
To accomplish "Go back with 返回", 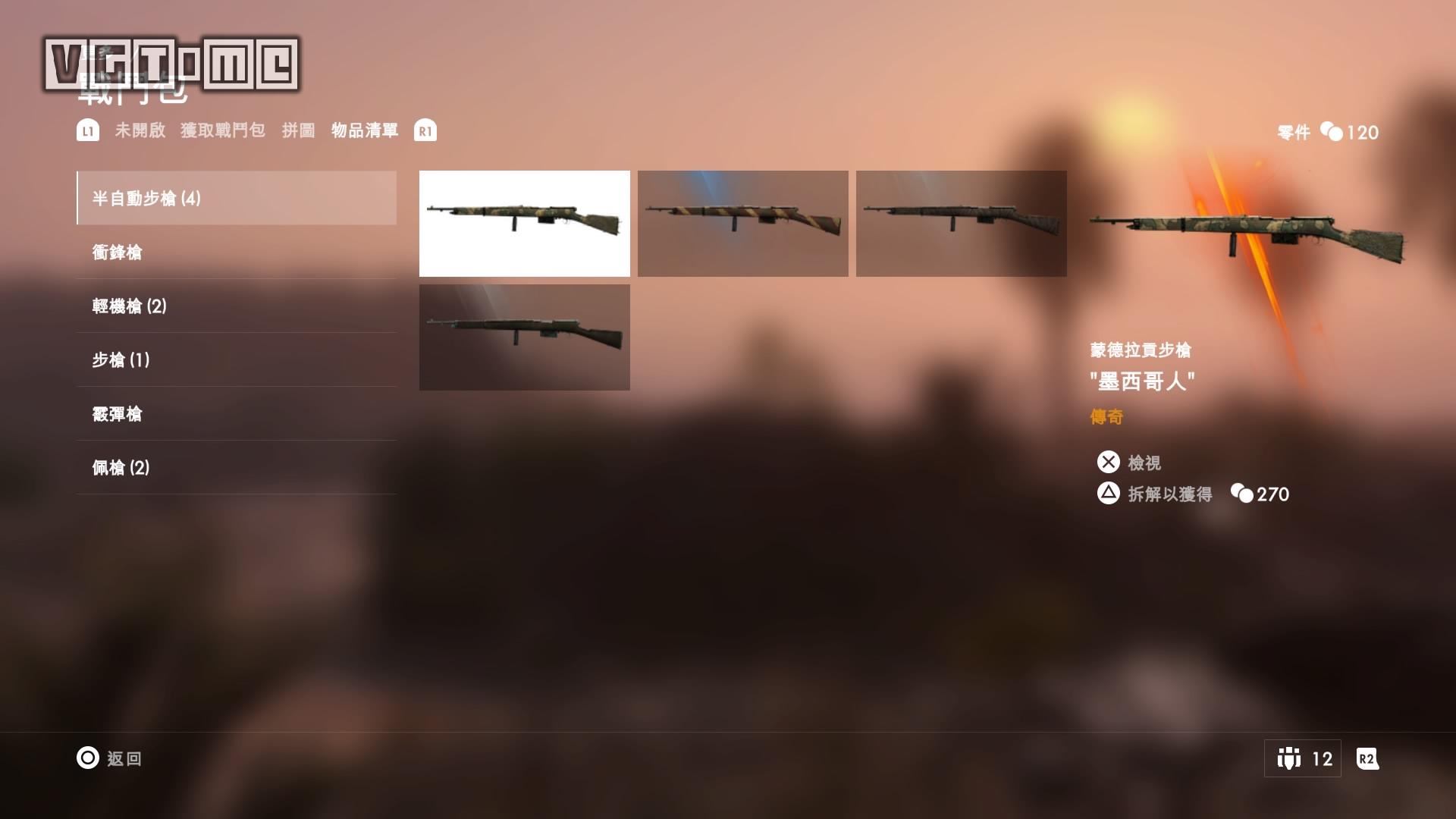I will (109, 758).
